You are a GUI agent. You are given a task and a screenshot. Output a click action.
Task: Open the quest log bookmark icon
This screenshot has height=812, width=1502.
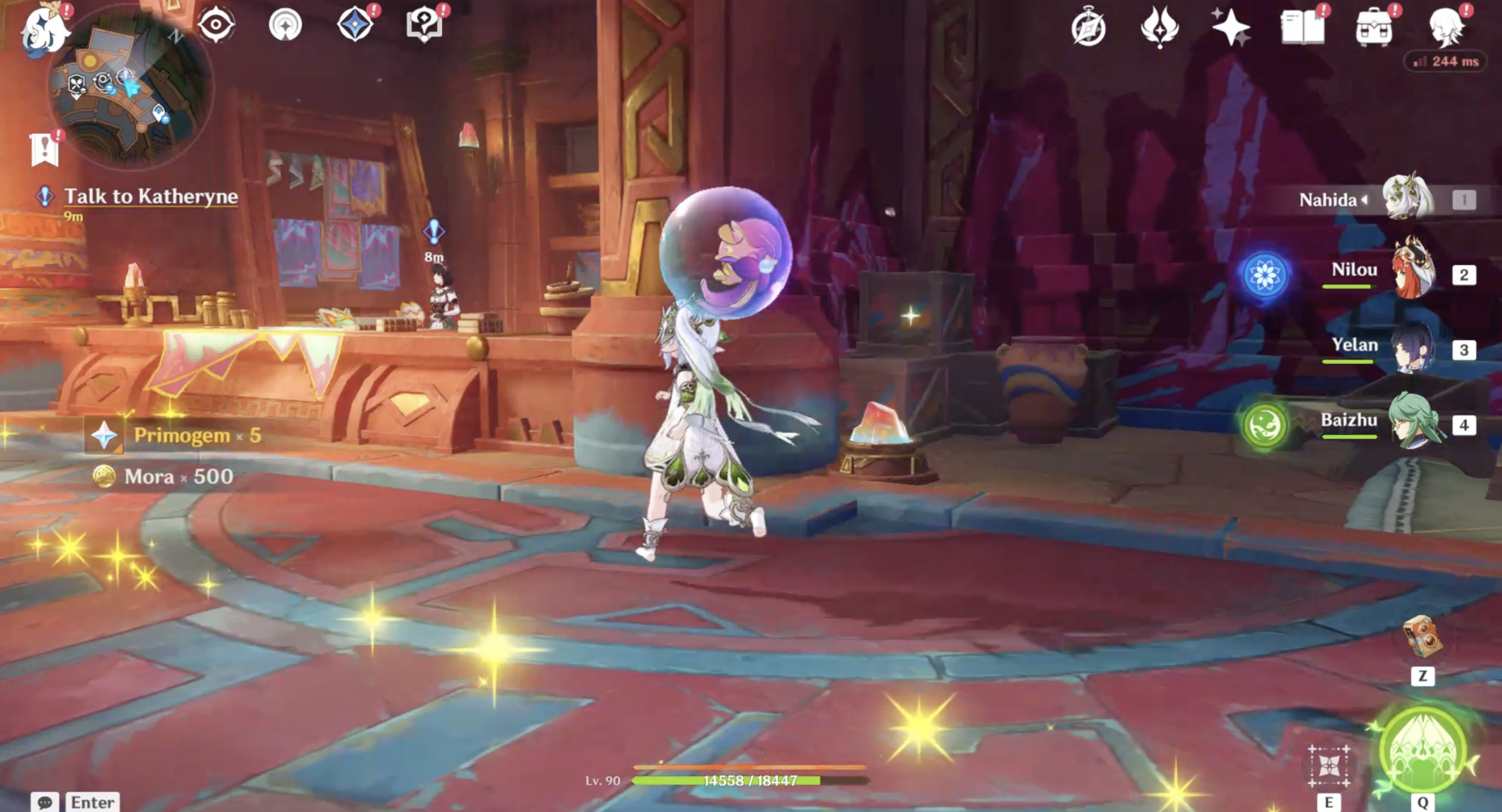click(45, 149)
